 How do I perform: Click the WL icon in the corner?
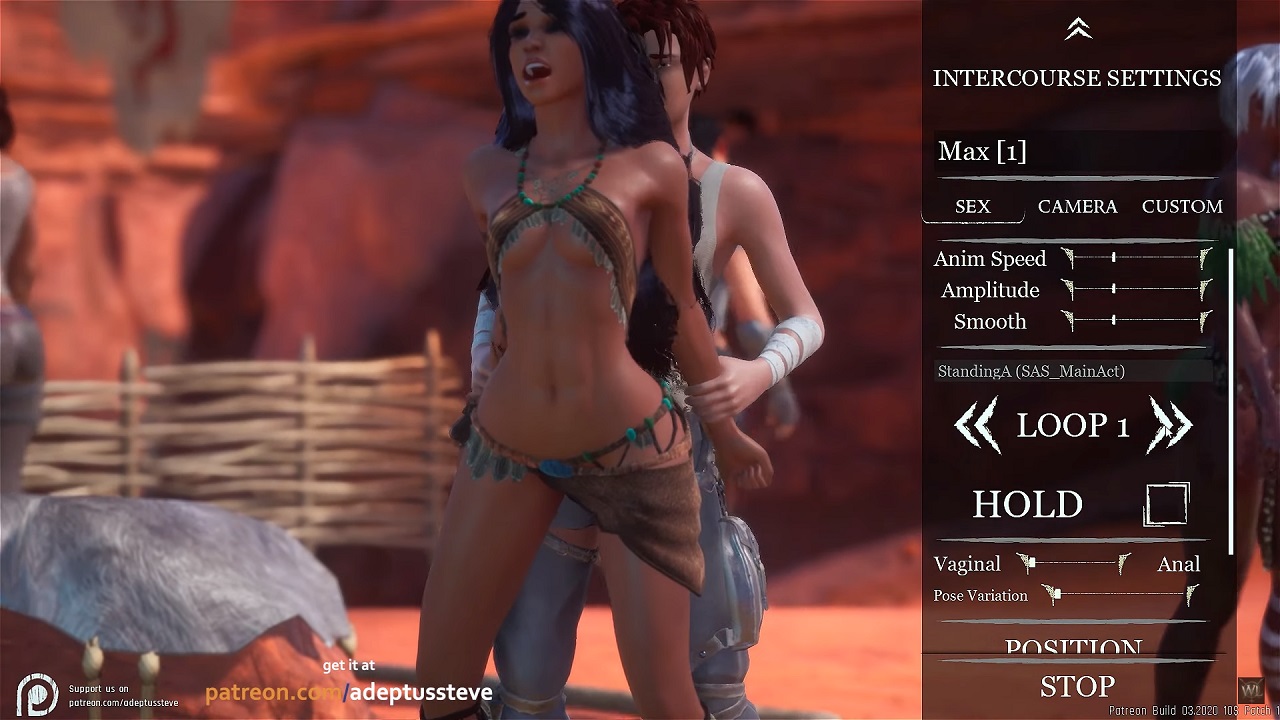point(1251,690)
